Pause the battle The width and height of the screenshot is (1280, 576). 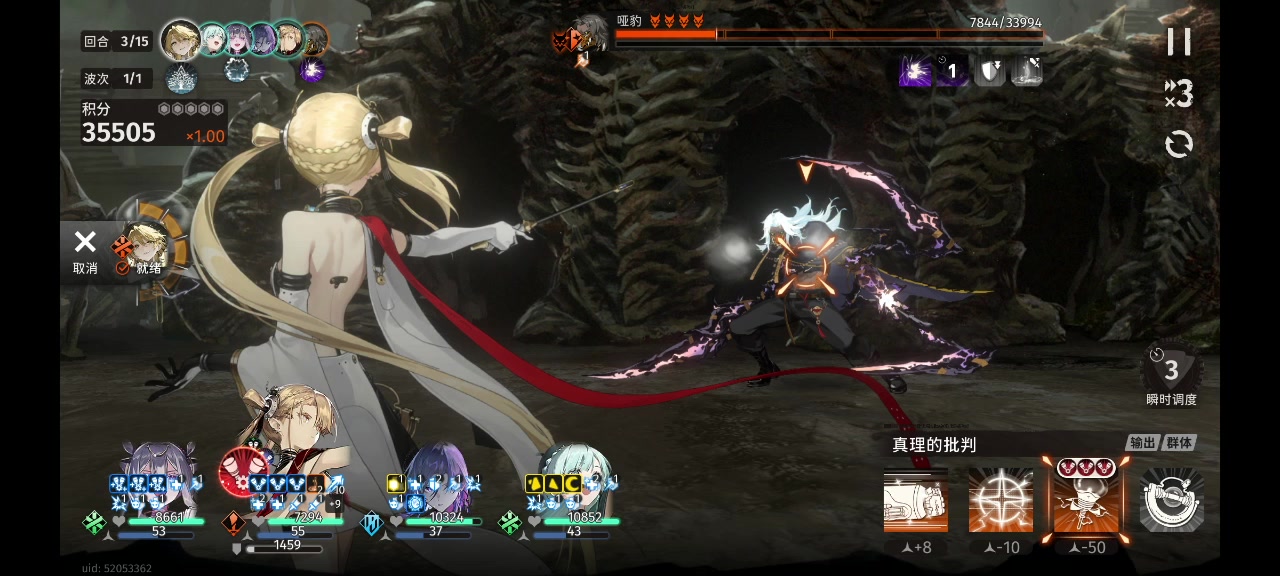point(1179,41)
